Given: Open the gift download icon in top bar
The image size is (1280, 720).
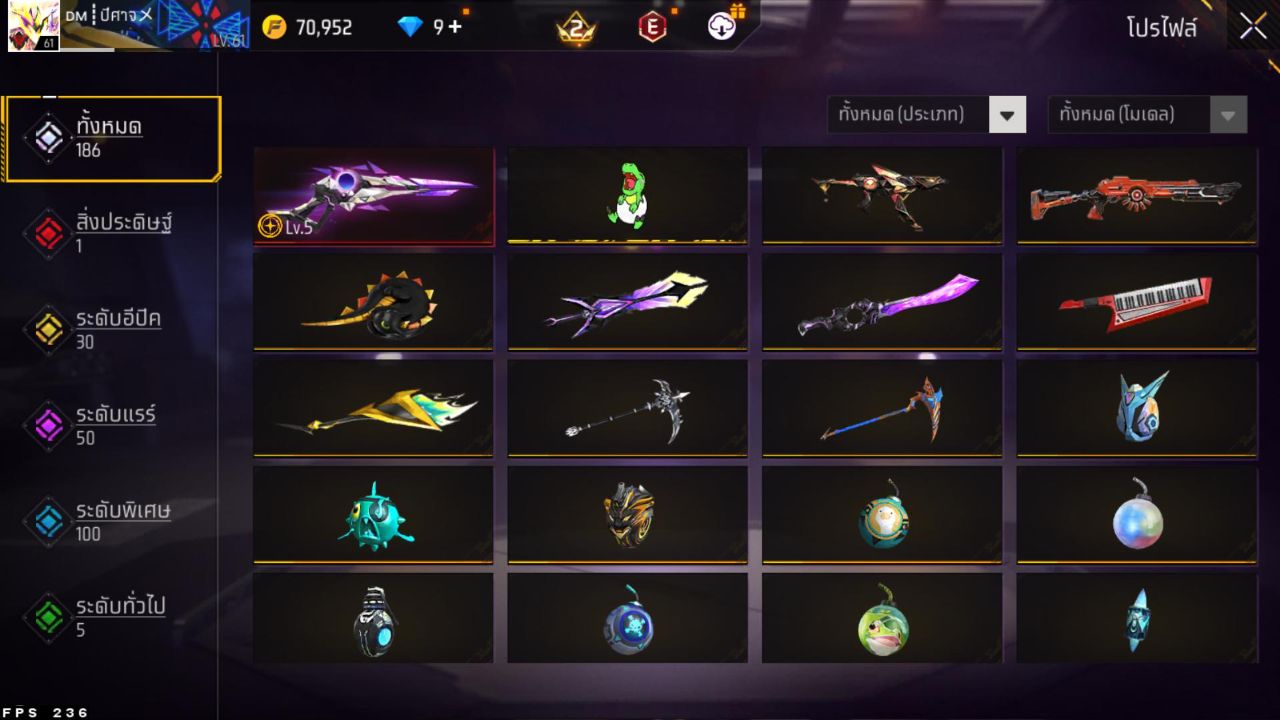Looking at the screenshot, I should coord(722,27).
